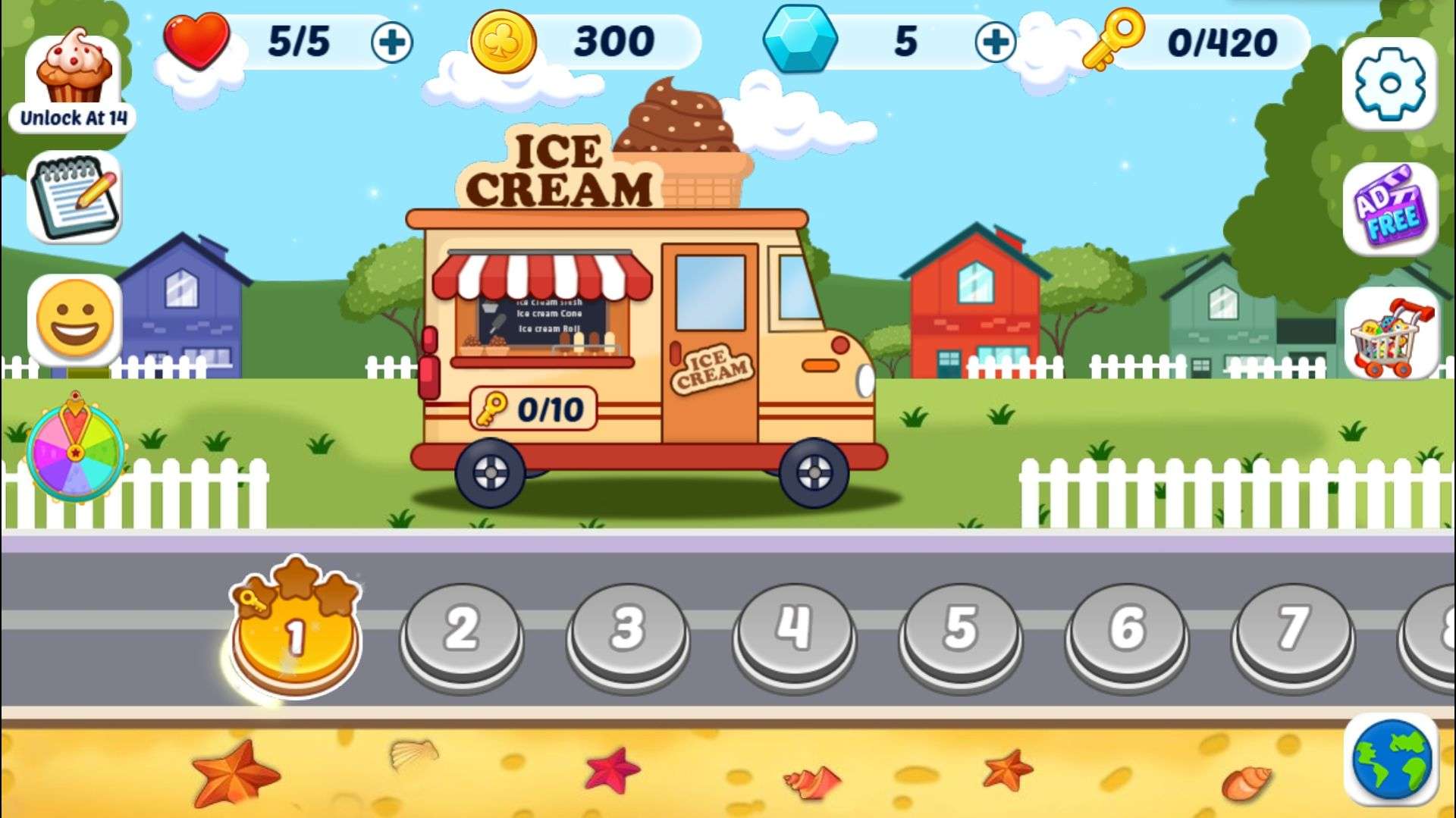Tap the smiley face button
Screen dimensions: 1456x818
click(74, 319)
